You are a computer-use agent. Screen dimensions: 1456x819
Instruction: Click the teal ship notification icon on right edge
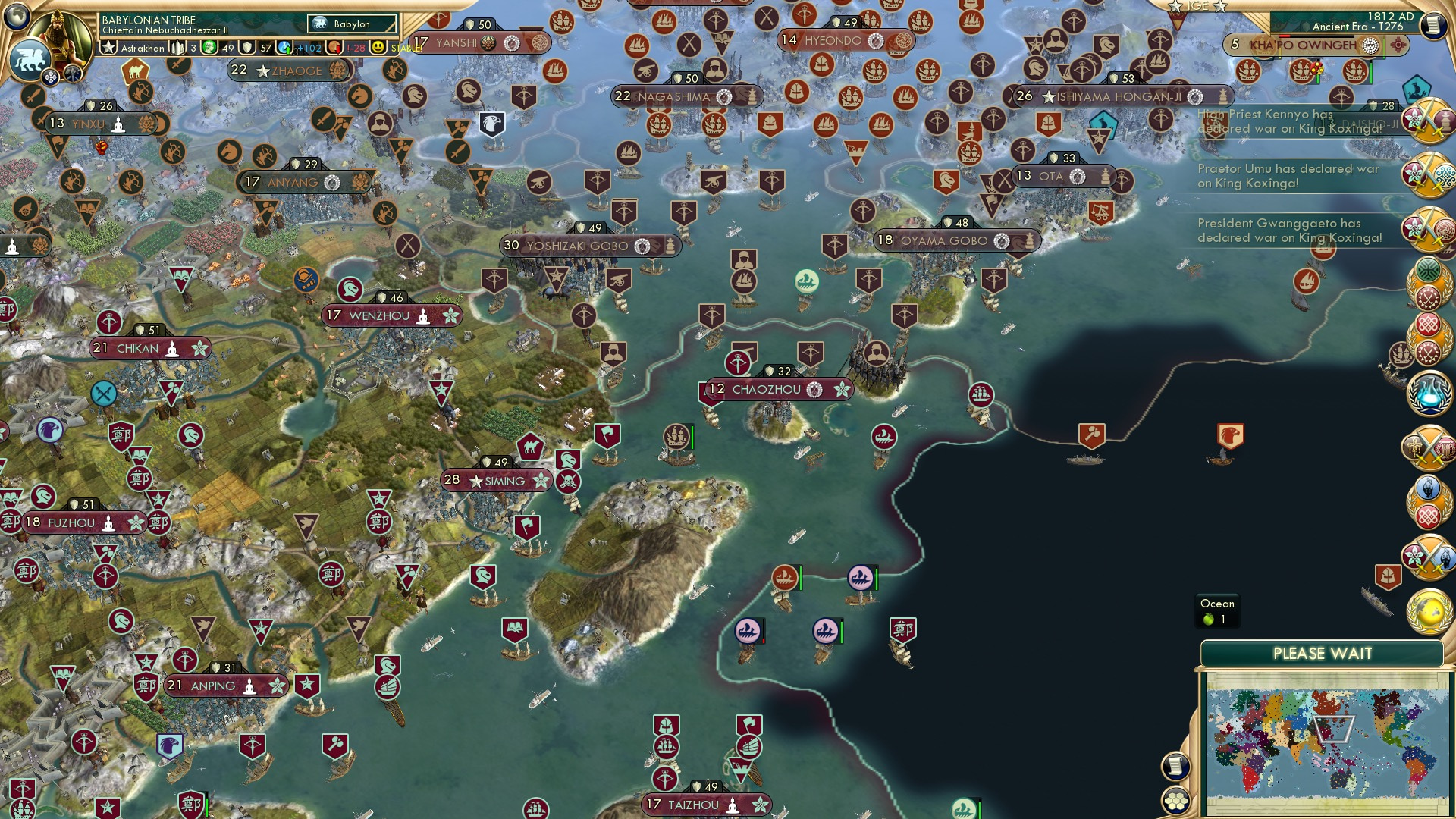click(1415, 89)
